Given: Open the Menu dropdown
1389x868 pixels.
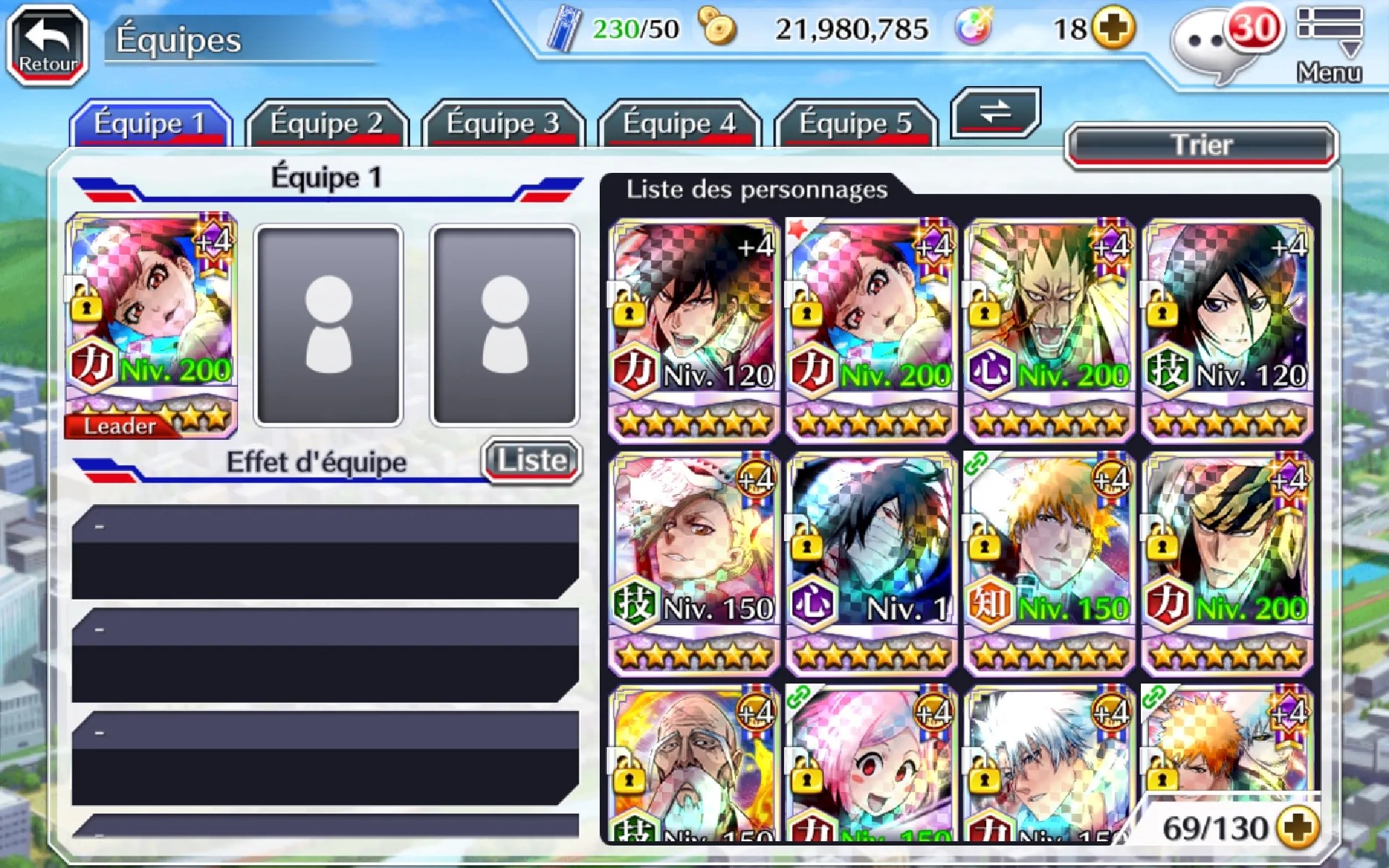Looking at the screenshot, I should (x=1329, y=43).
